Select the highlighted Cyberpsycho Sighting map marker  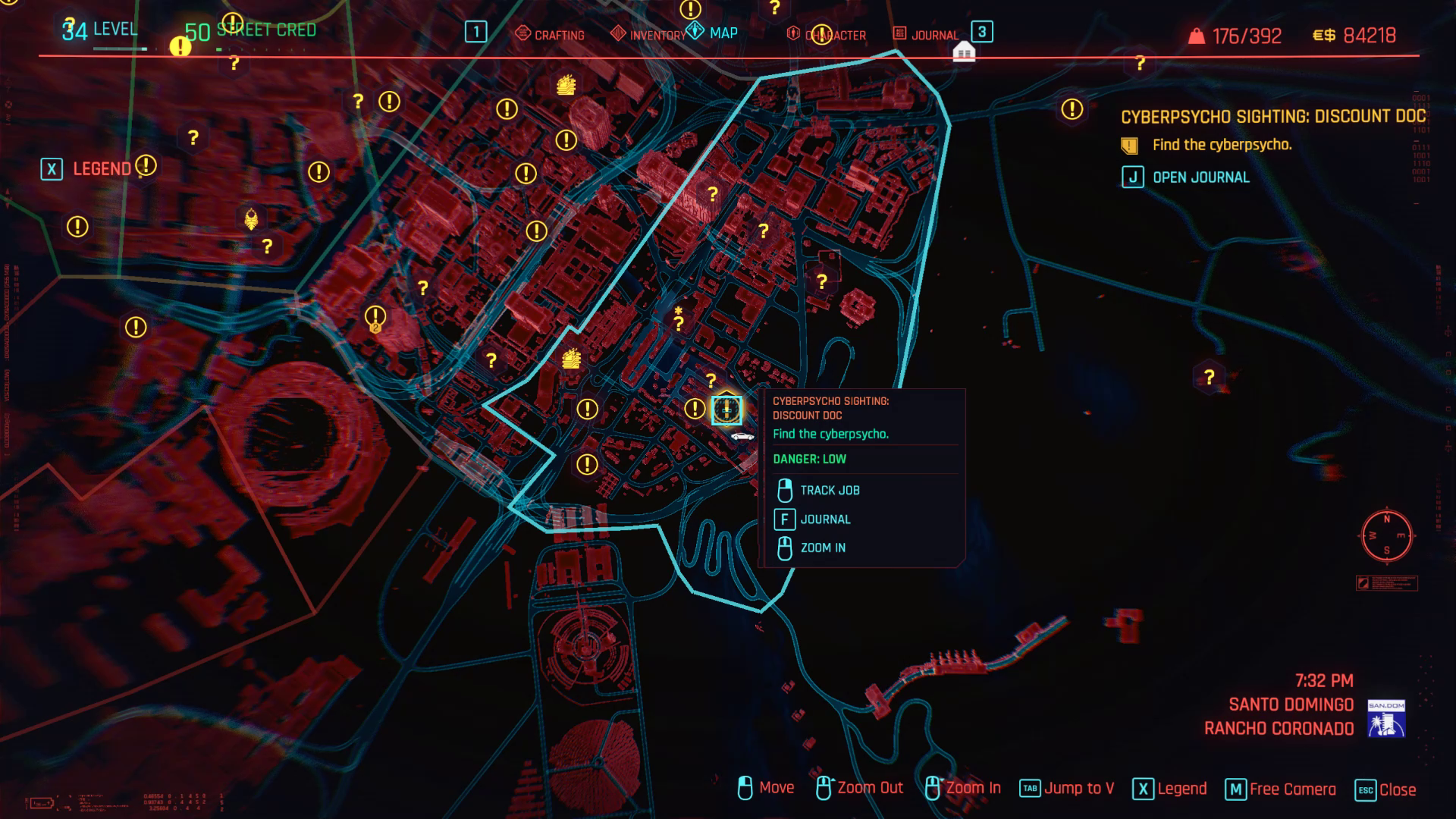725,409
